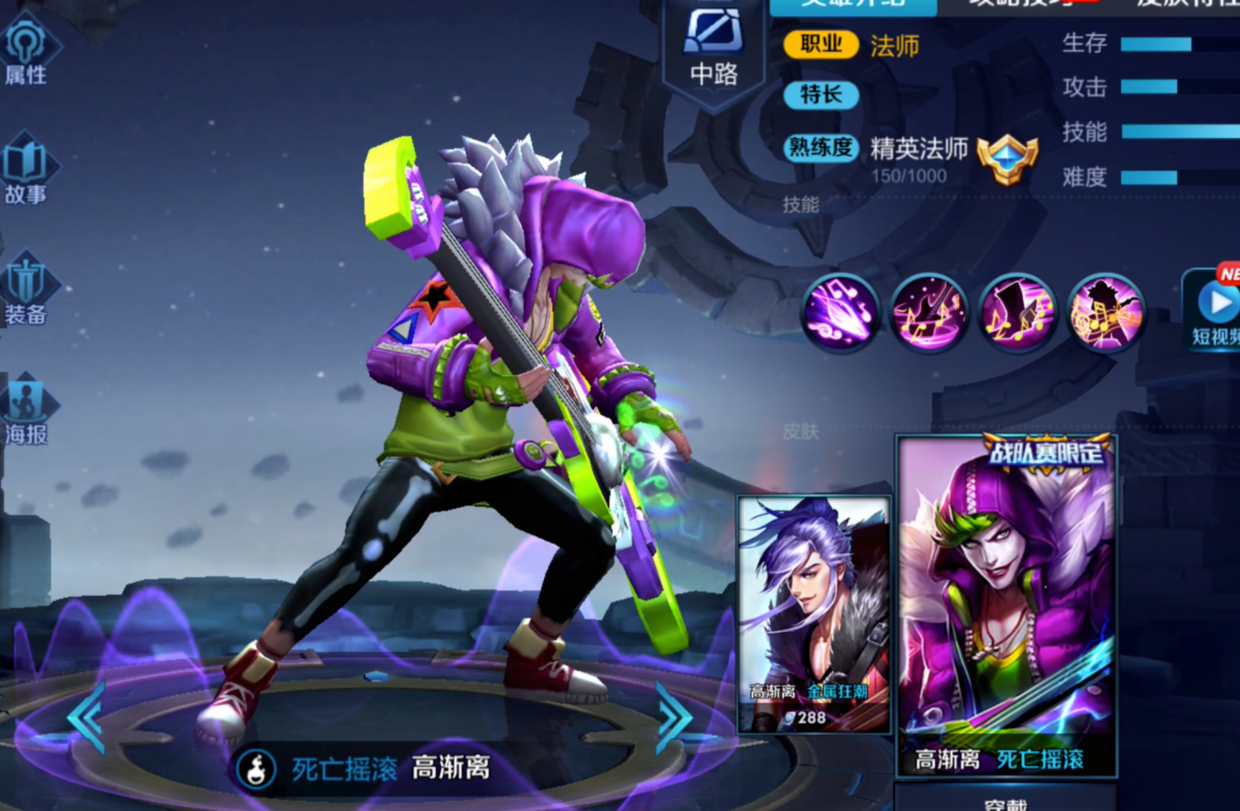Open the 装备 equipment section
Screen dimensions: 1240x811
[x=27, y=290]
